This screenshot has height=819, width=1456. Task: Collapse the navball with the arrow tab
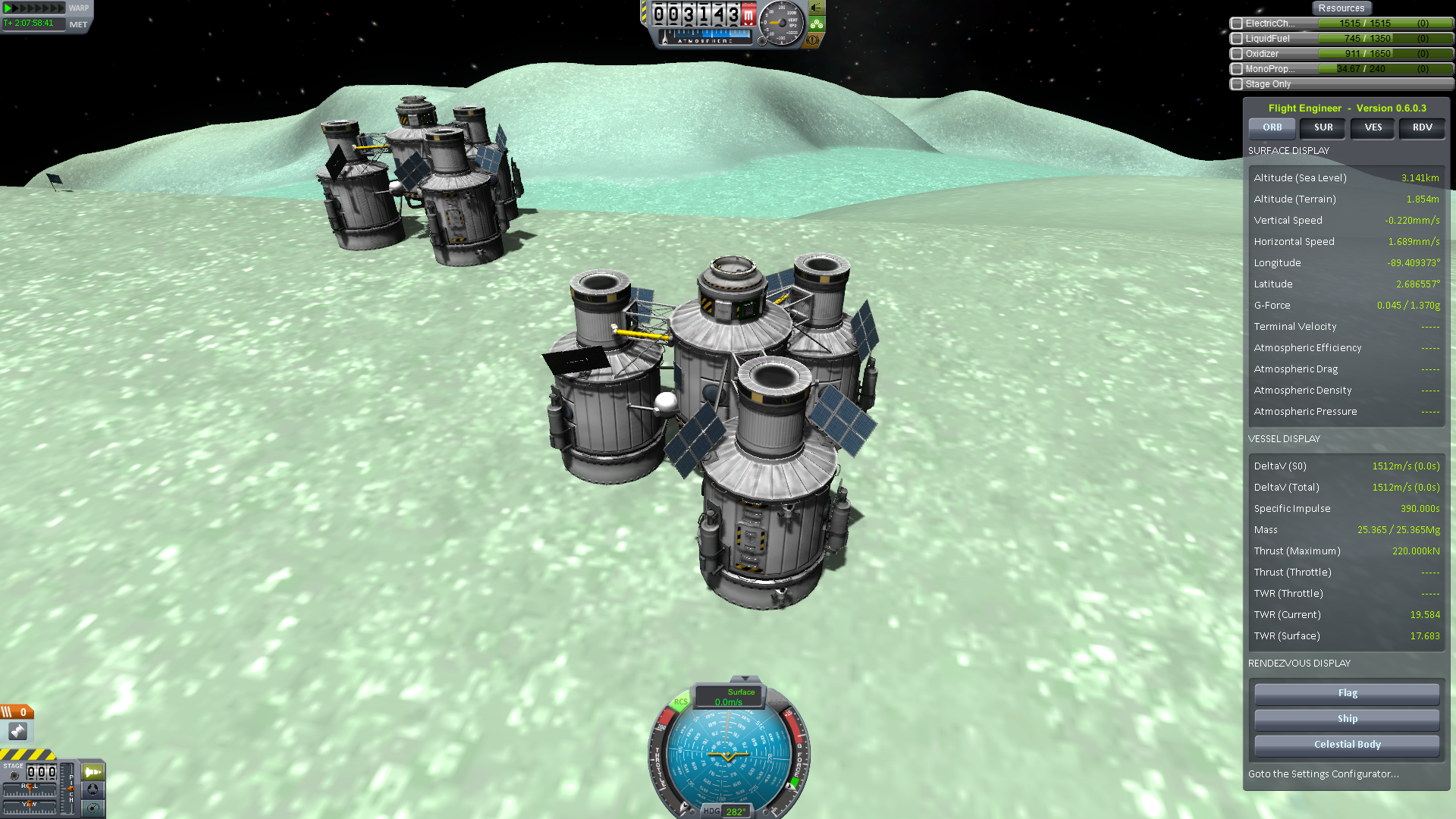click(745, 679)
